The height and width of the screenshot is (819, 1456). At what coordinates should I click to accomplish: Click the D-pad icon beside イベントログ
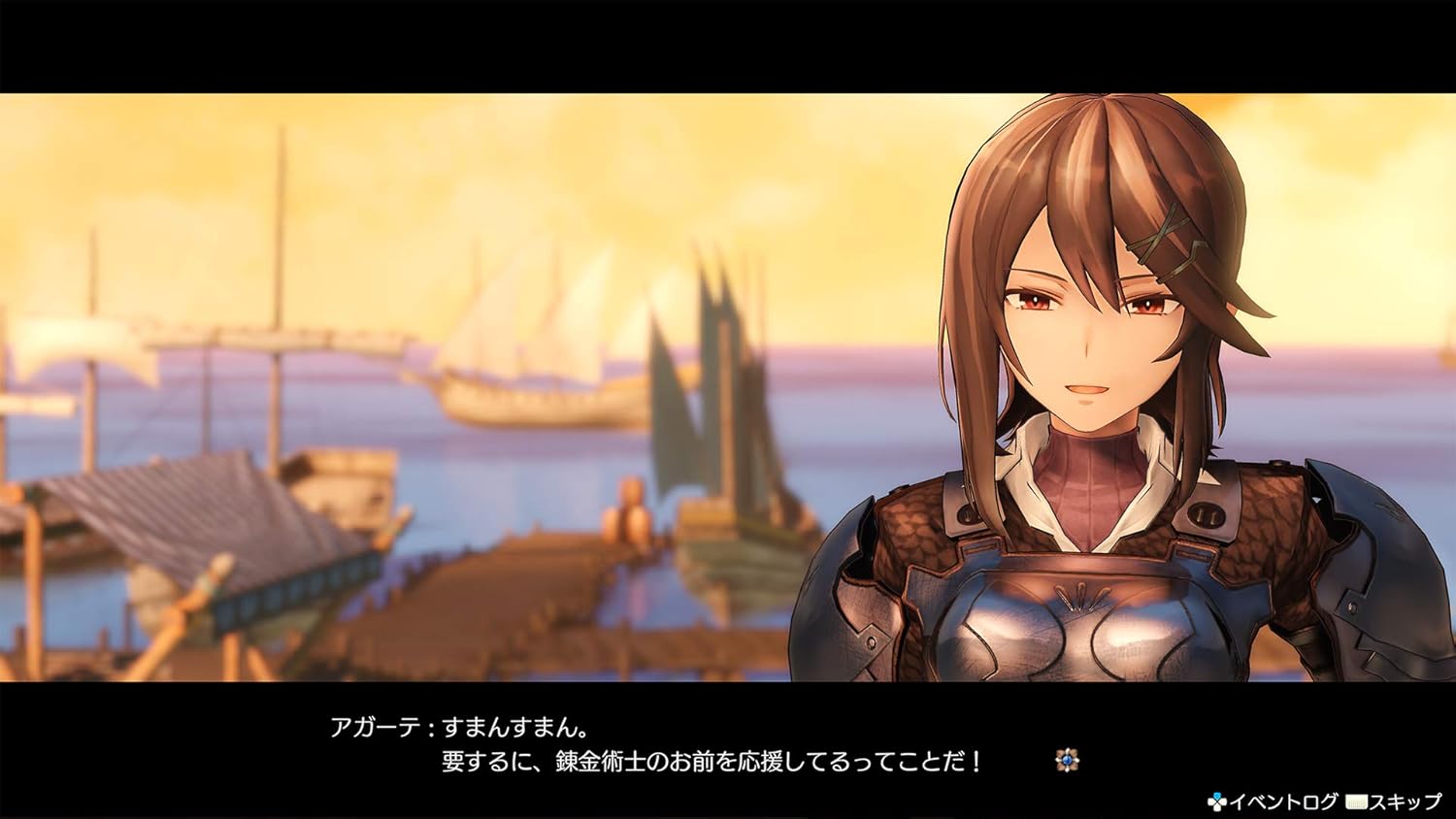pyautogui.click(x=1218, y=803)
